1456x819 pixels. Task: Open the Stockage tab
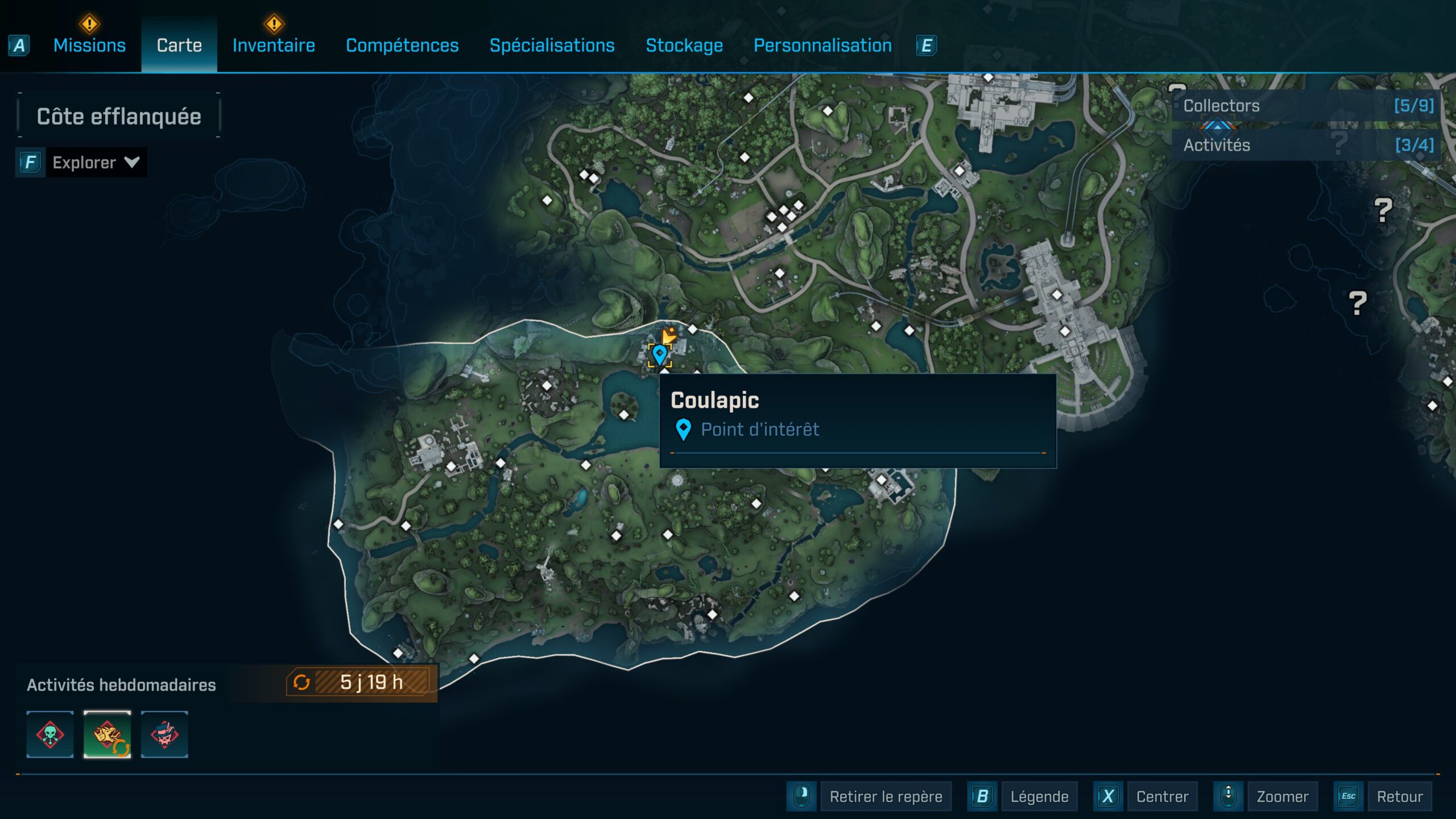point(684,45)
